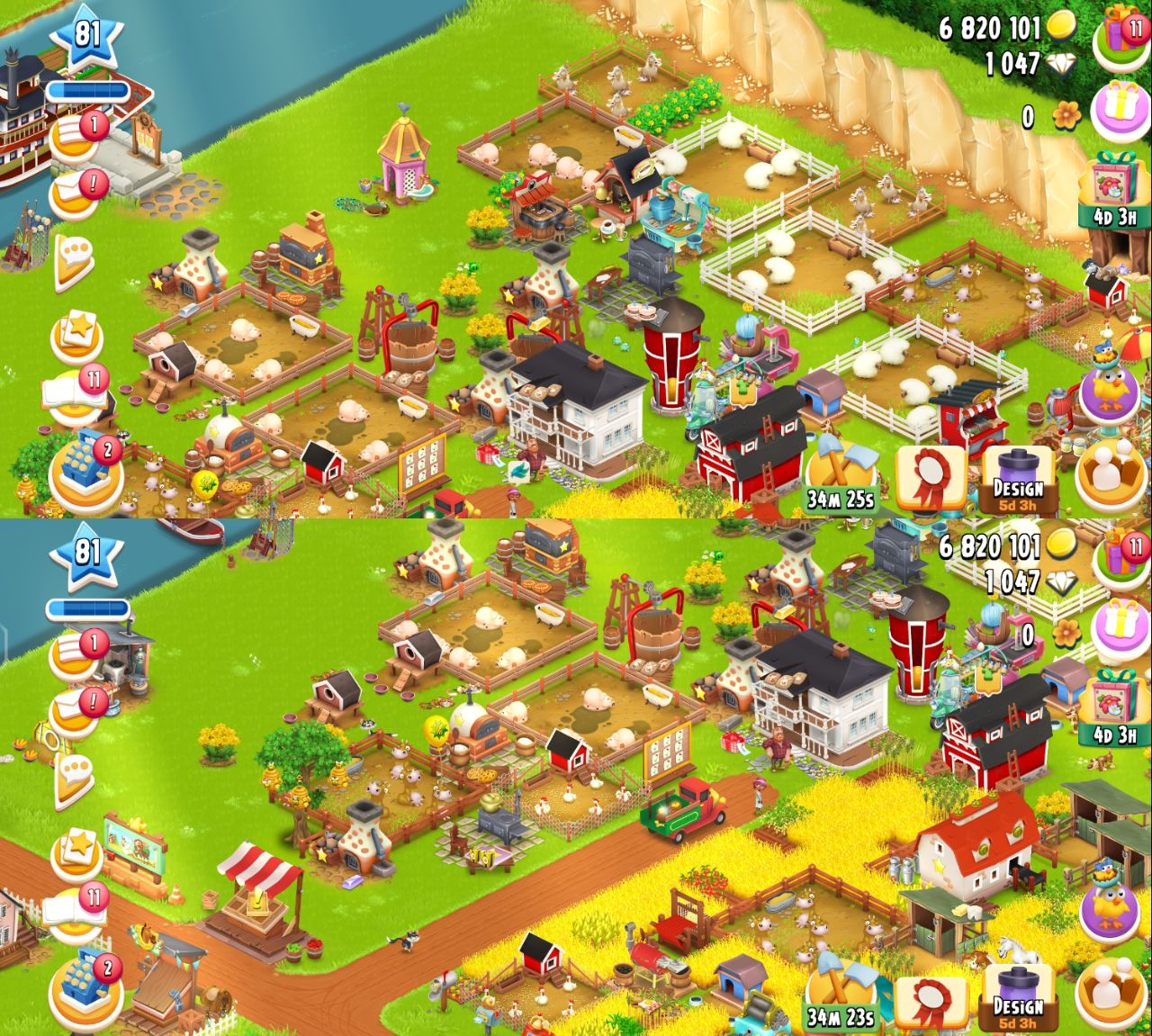Open the 4D 3H flower gift event, upper screenshot
The width and height of the screenshot is (1152, 1036).
coord(1114,191)
